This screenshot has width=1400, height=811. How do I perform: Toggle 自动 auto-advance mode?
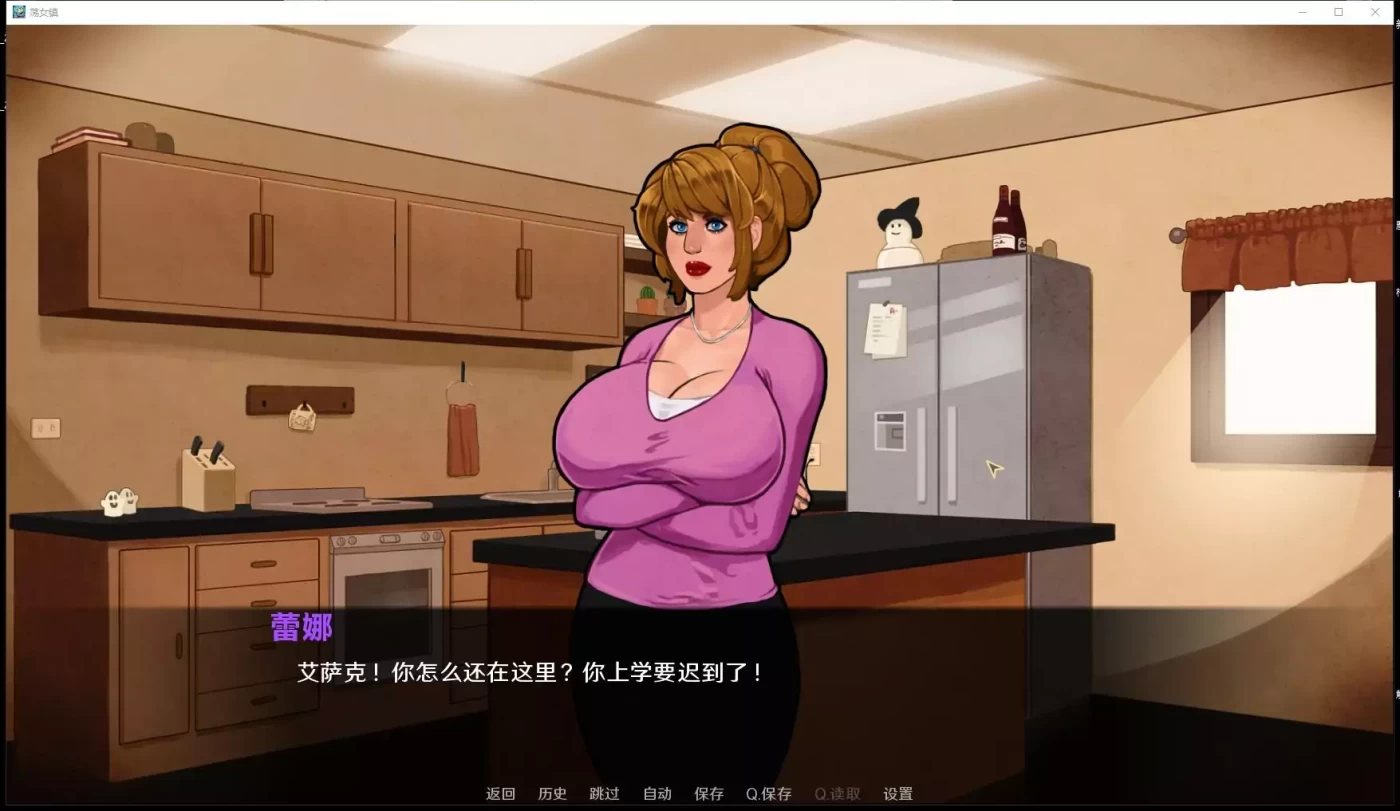tap(656, 793)
